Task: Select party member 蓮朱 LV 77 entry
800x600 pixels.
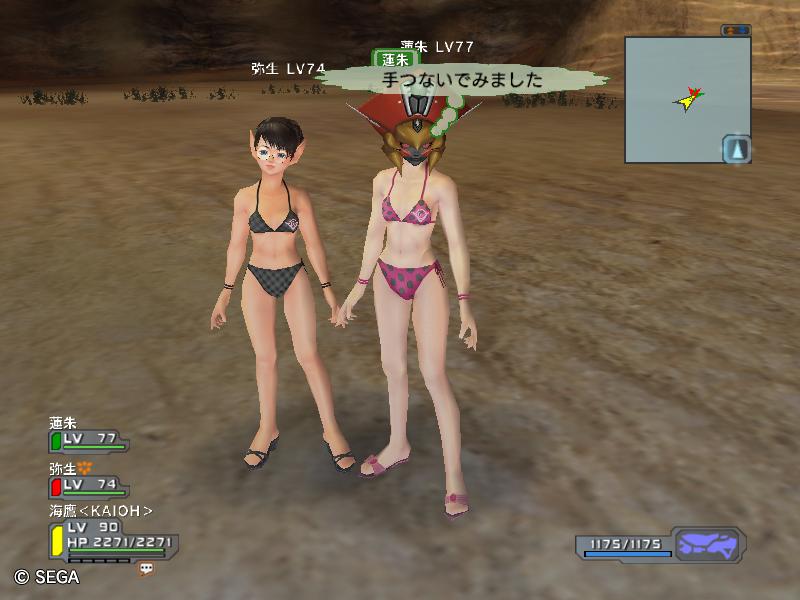Action: pyautogui.click(x=88, y=438)
